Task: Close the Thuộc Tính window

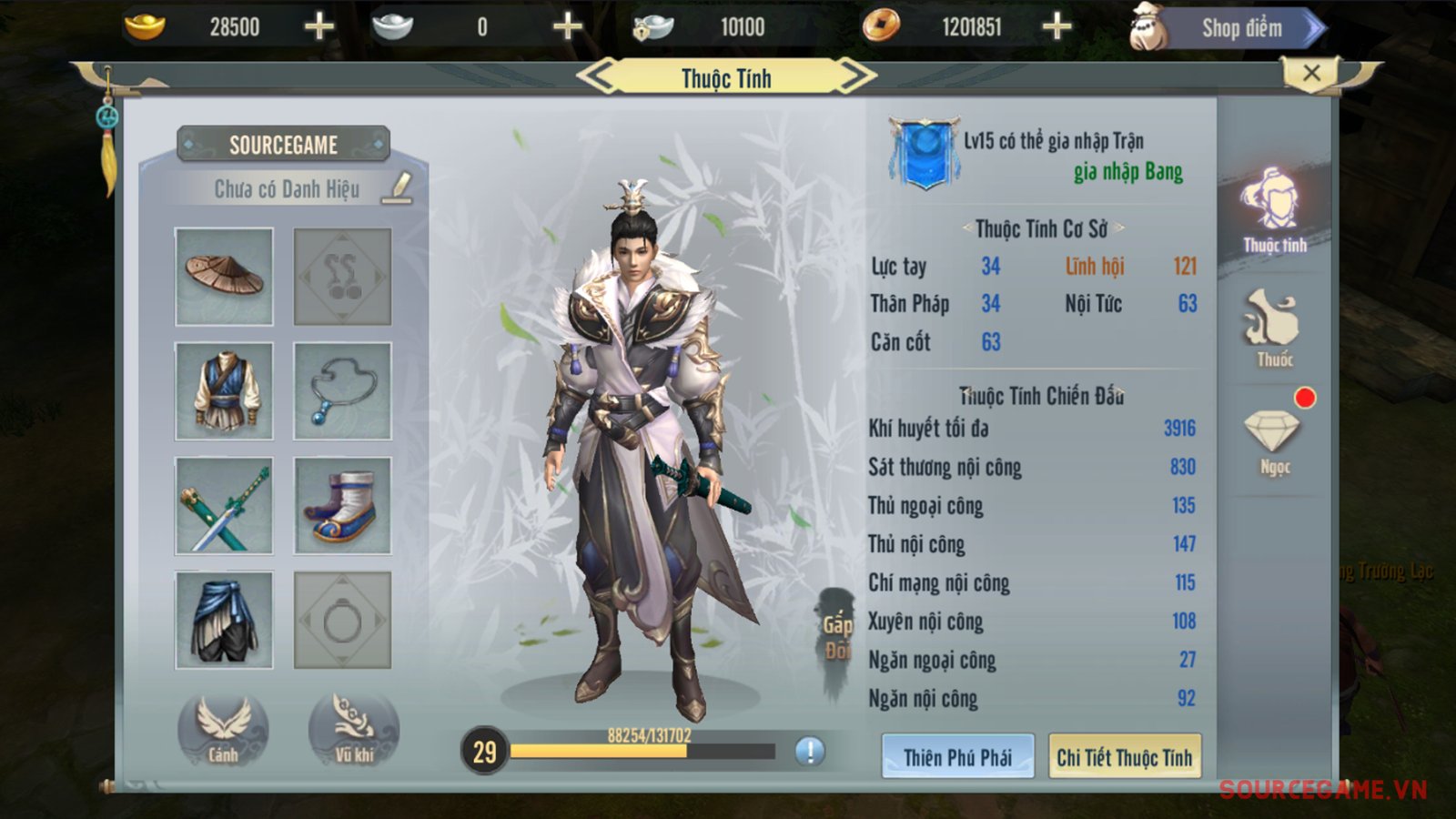Action: click(1310, 73)
